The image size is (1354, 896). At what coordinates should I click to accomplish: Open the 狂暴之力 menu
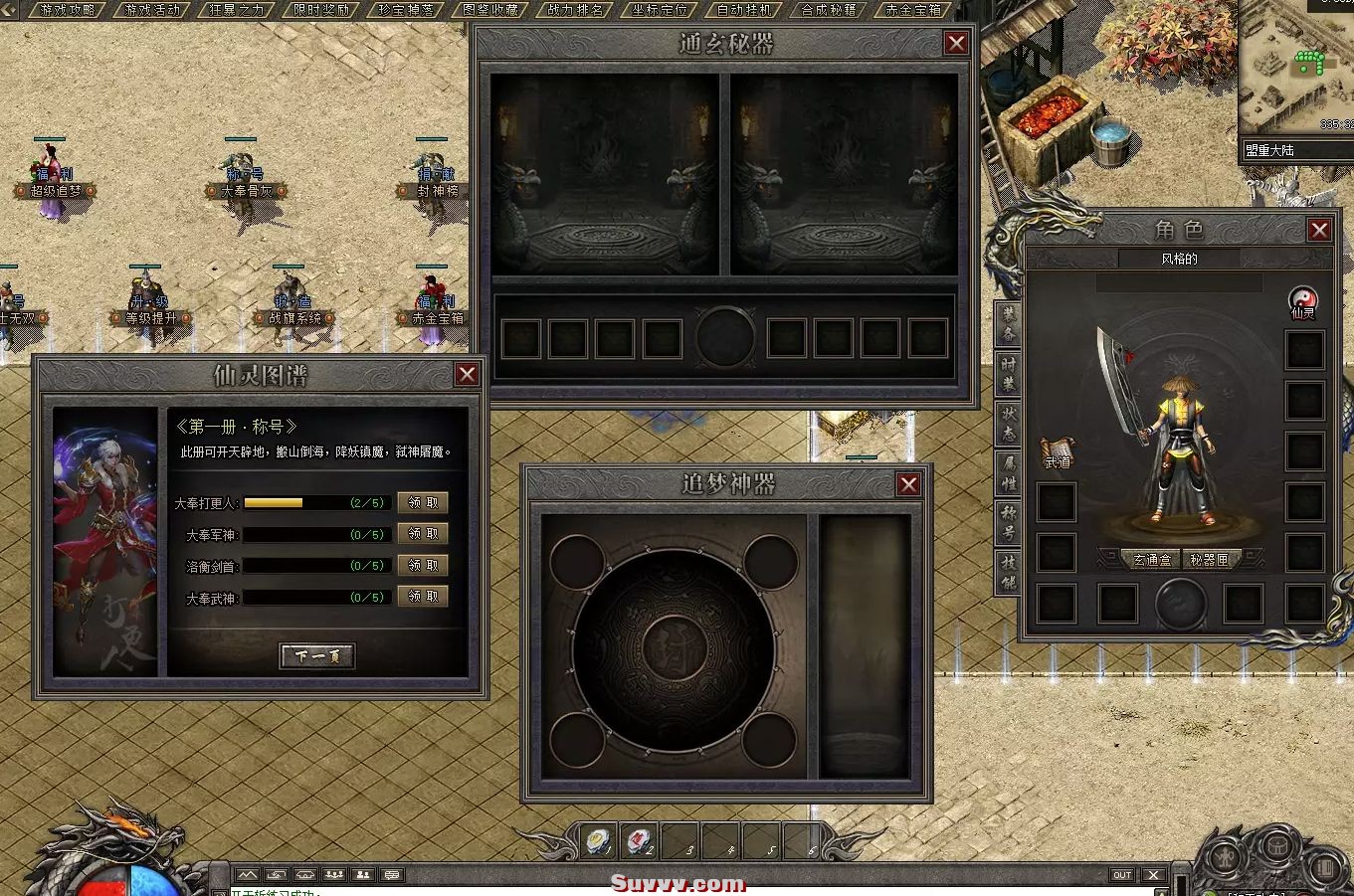(x=238, y=10)
